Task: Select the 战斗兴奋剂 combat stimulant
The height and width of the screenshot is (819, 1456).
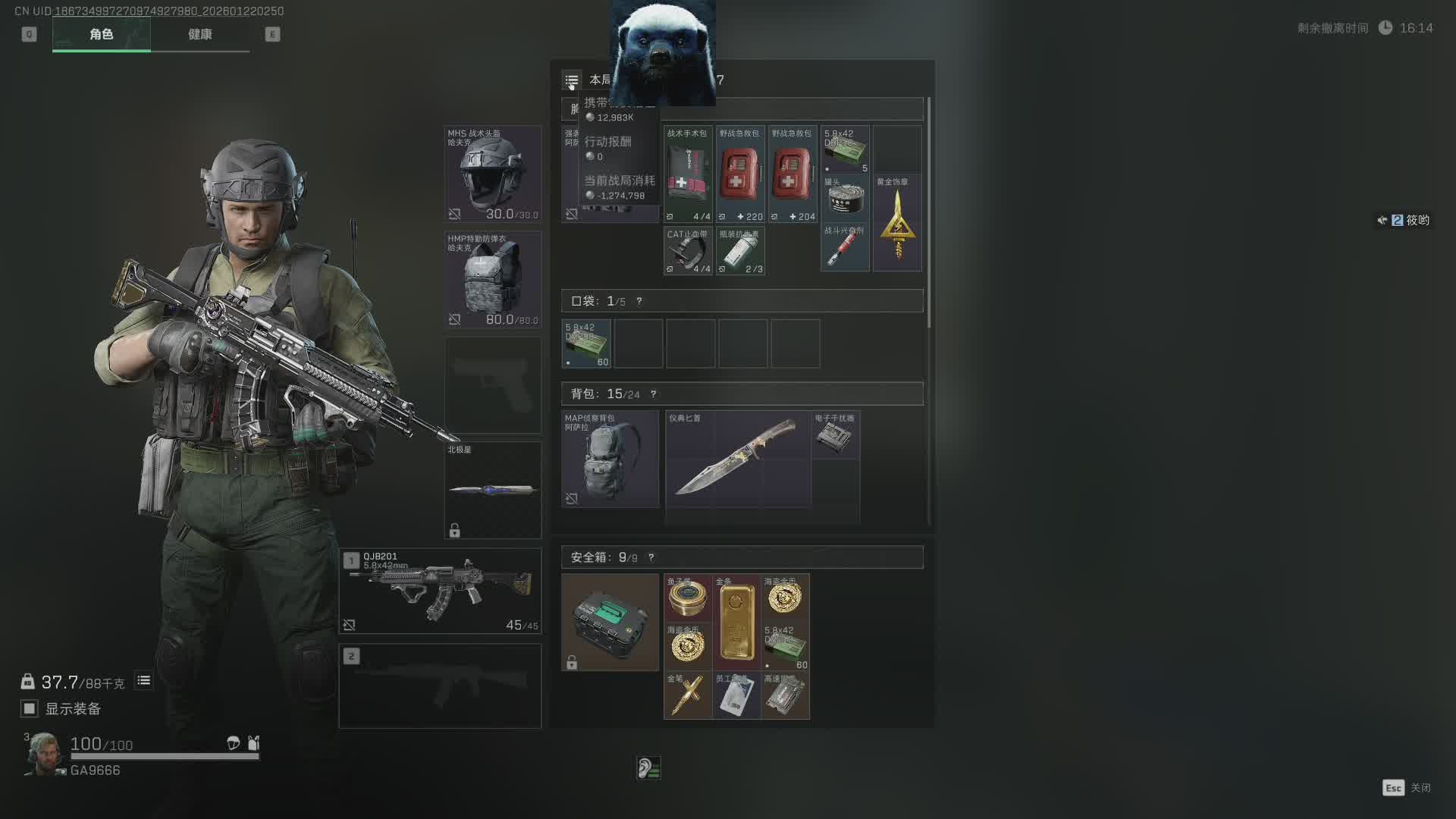Action: 845,247
